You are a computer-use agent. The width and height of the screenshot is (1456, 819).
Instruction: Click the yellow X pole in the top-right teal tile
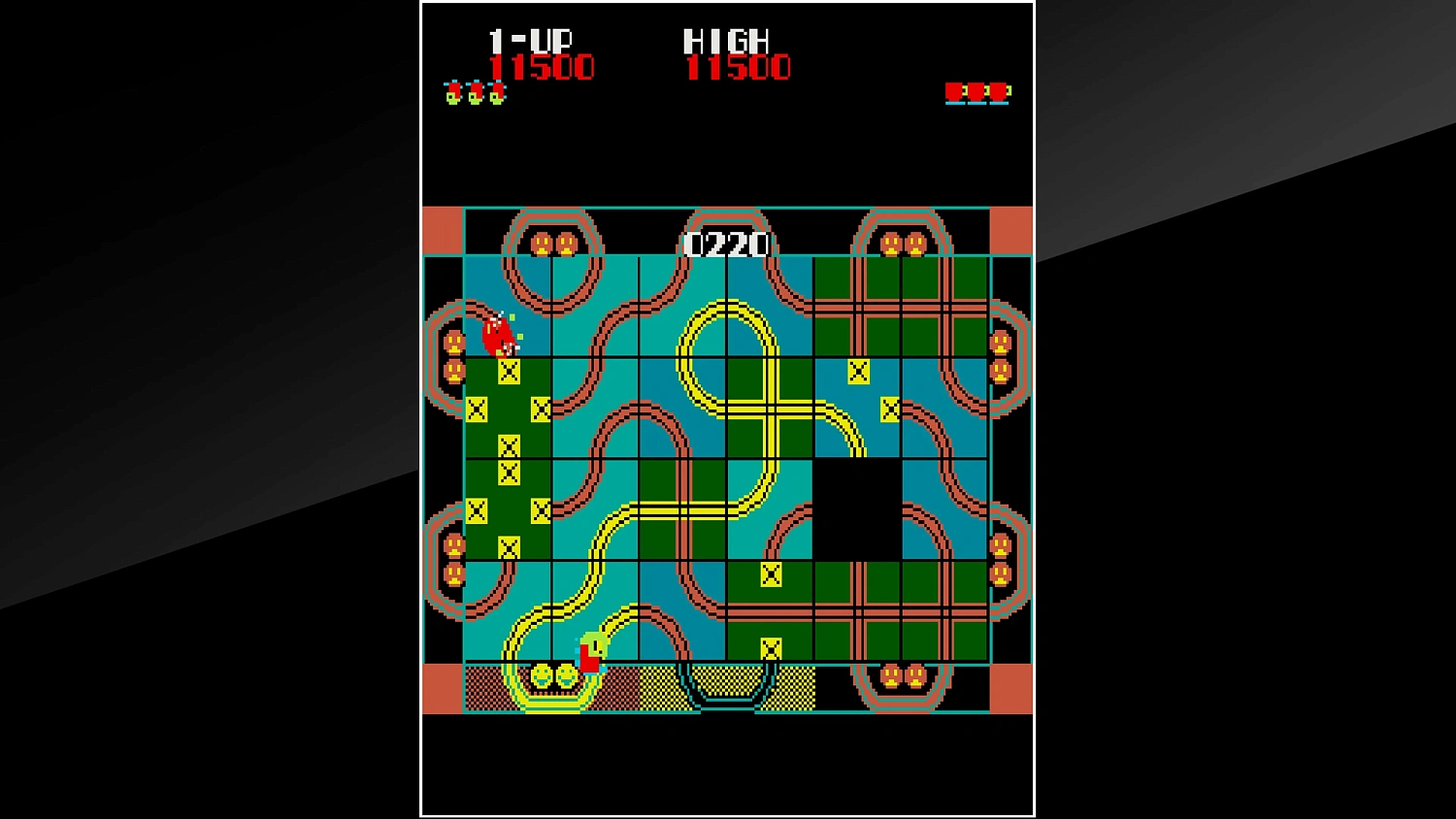tap(858, 371)
